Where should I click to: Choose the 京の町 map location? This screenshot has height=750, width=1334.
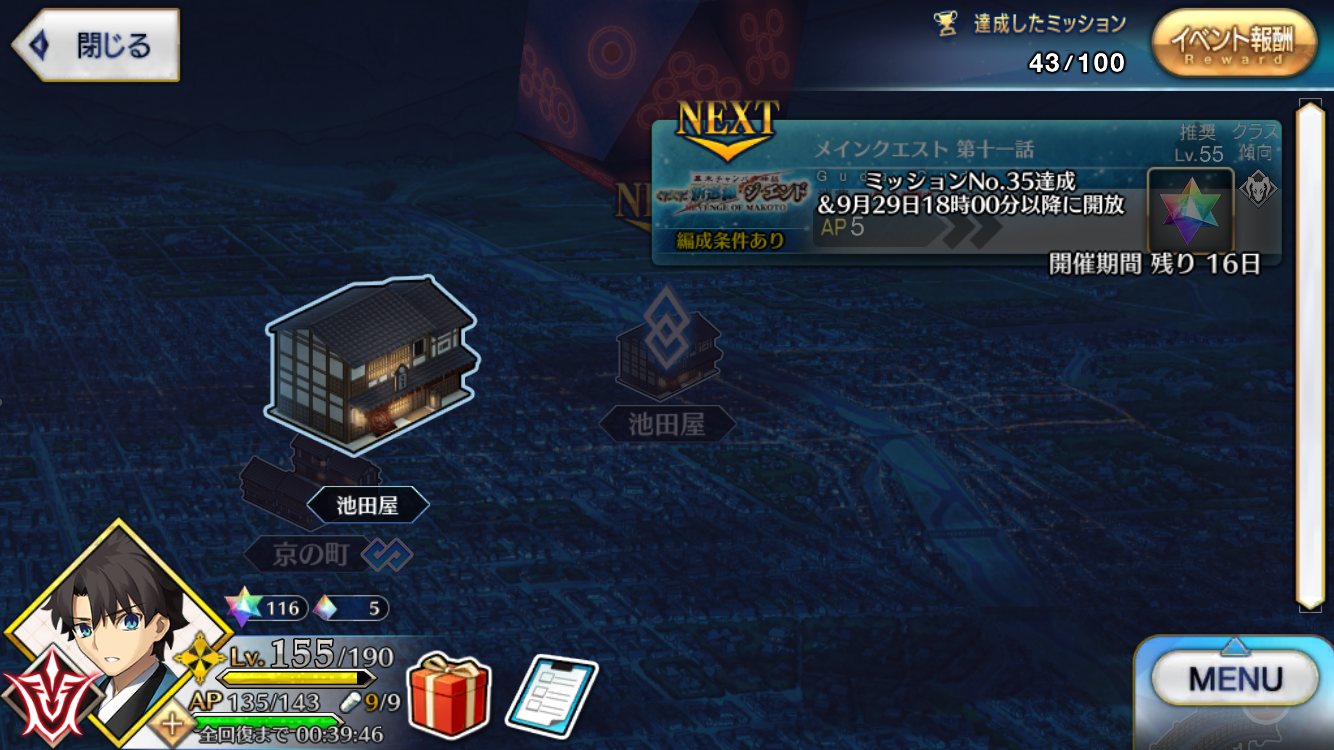[310, 553]
